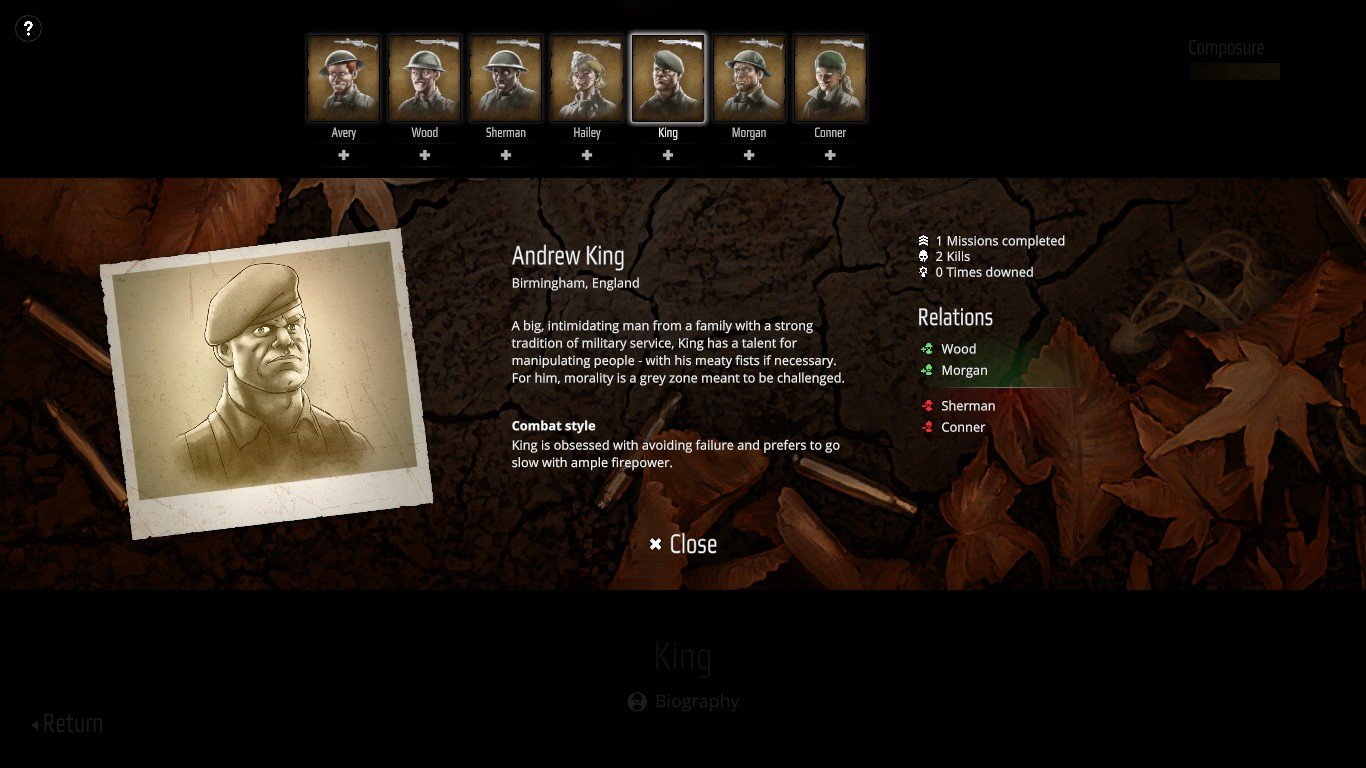Choose Conner's soldier portrait
The image size is (1366, 768).
pyautogui.click(x=830, y=79)
